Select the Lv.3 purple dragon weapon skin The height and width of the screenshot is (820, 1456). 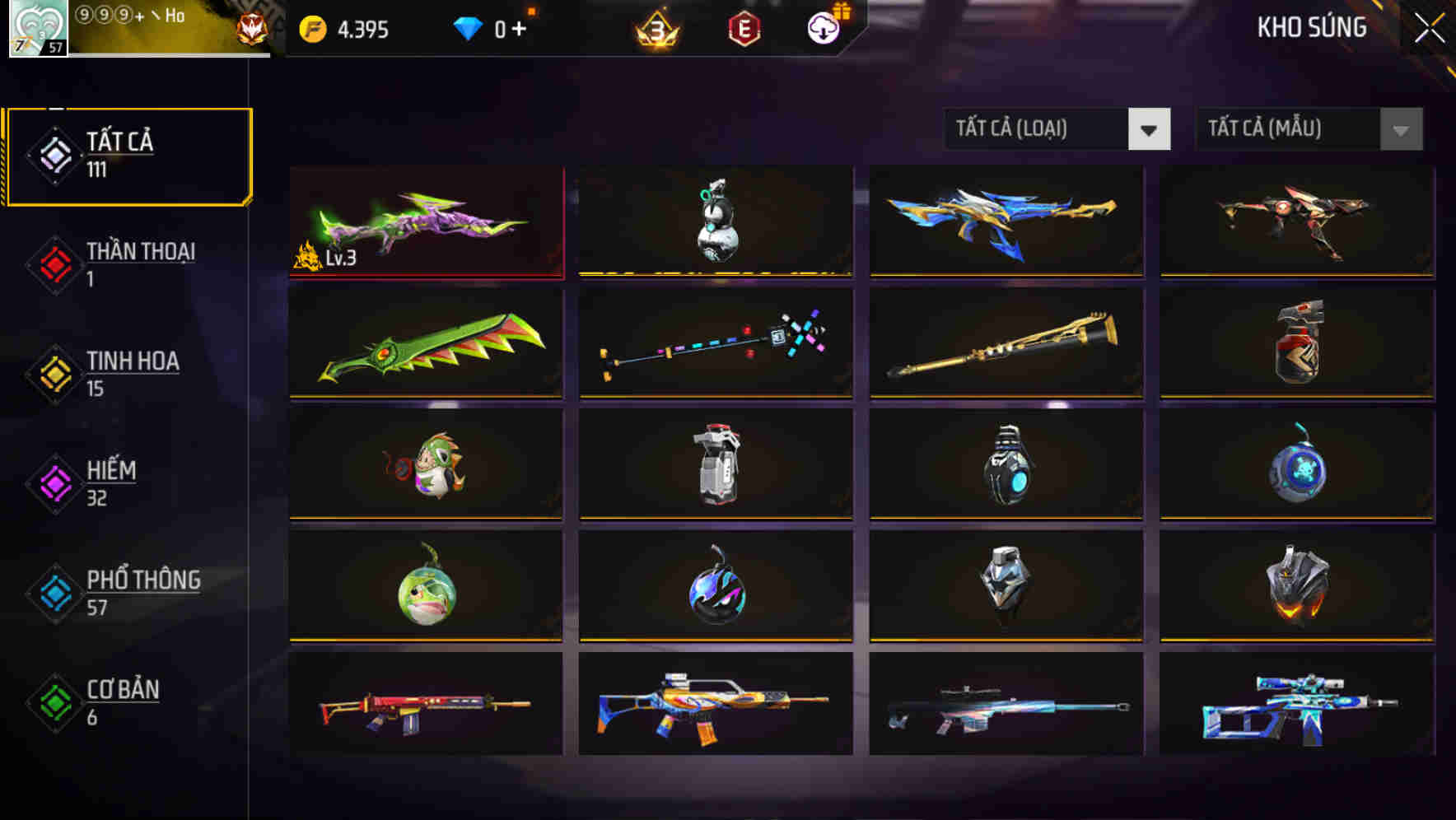pos(426,221)
